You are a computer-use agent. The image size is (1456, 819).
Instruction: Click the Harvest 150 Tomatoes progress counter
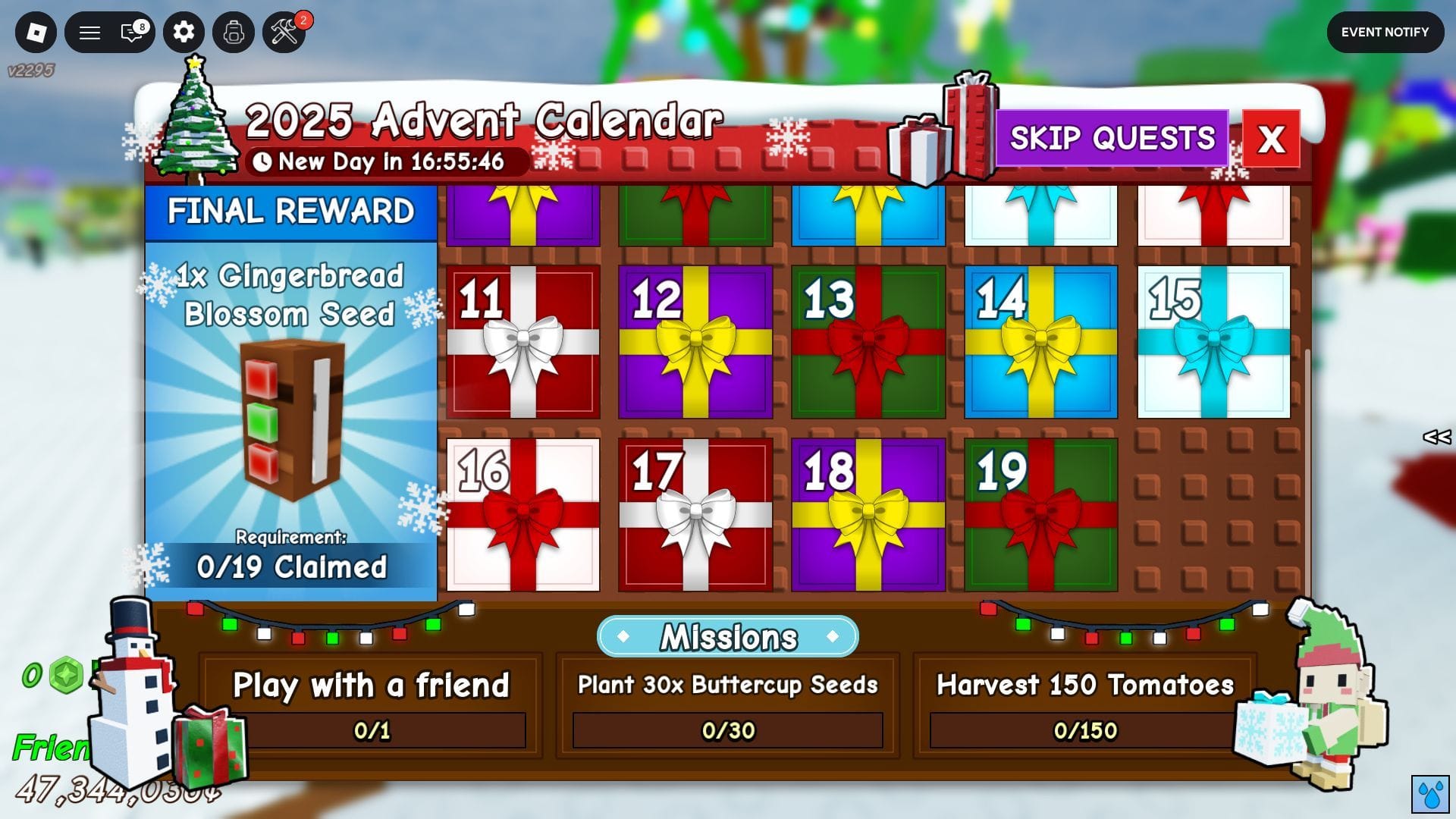coord(1086,730)
